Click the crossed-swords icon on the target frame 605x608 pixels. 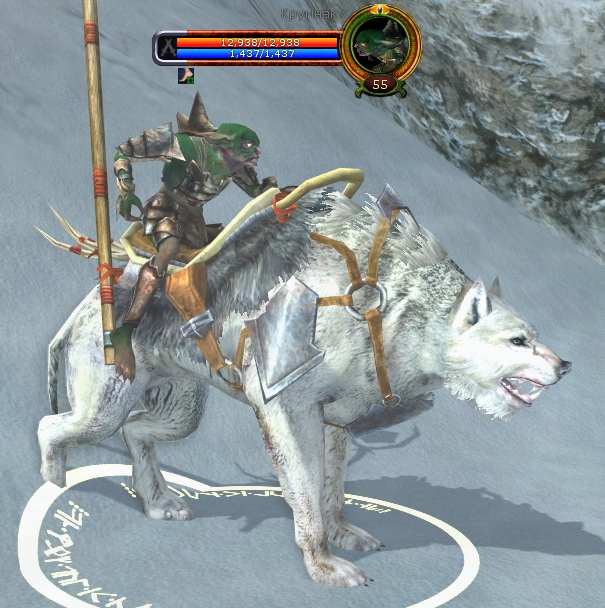click(x=167, y=48)
